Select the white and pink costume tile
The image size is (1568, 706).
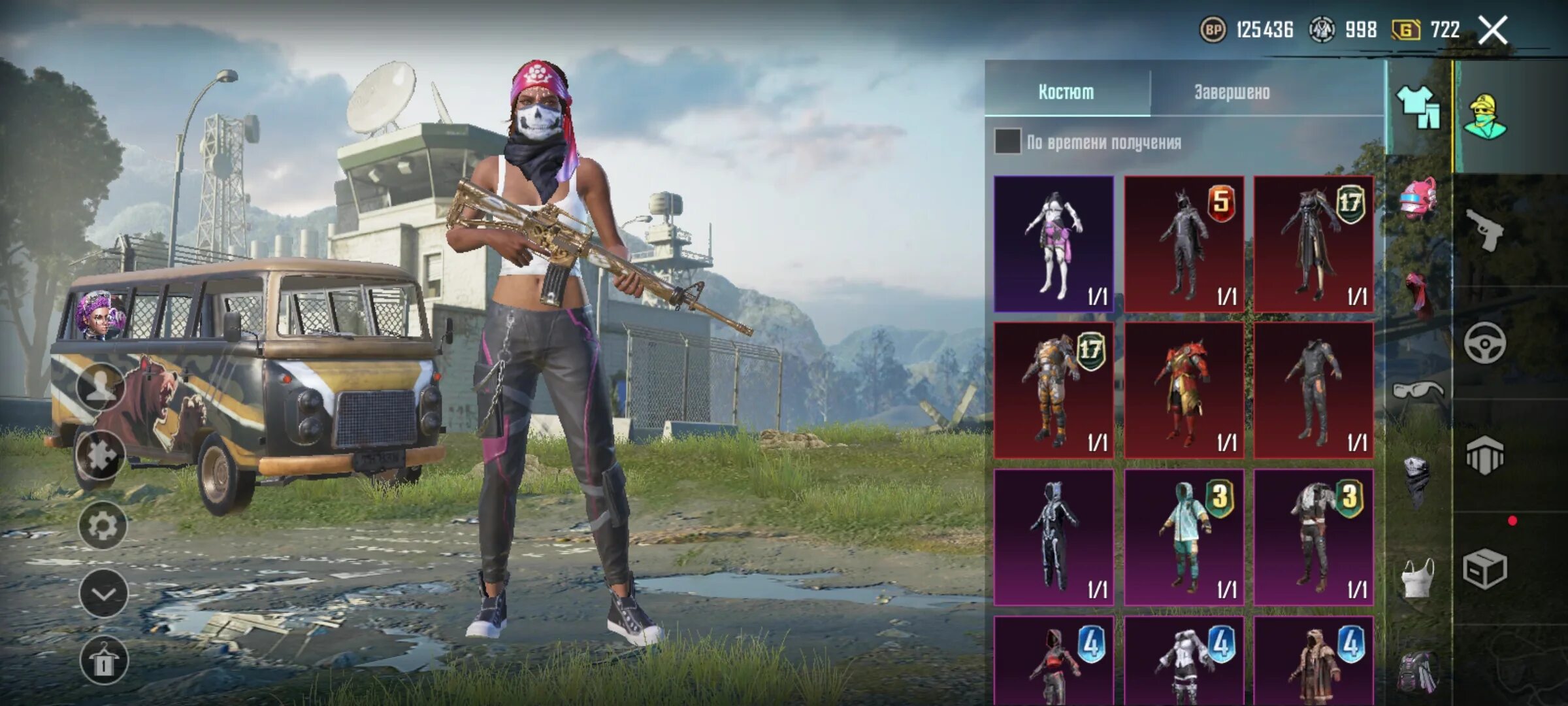[x=1054, y=244]
